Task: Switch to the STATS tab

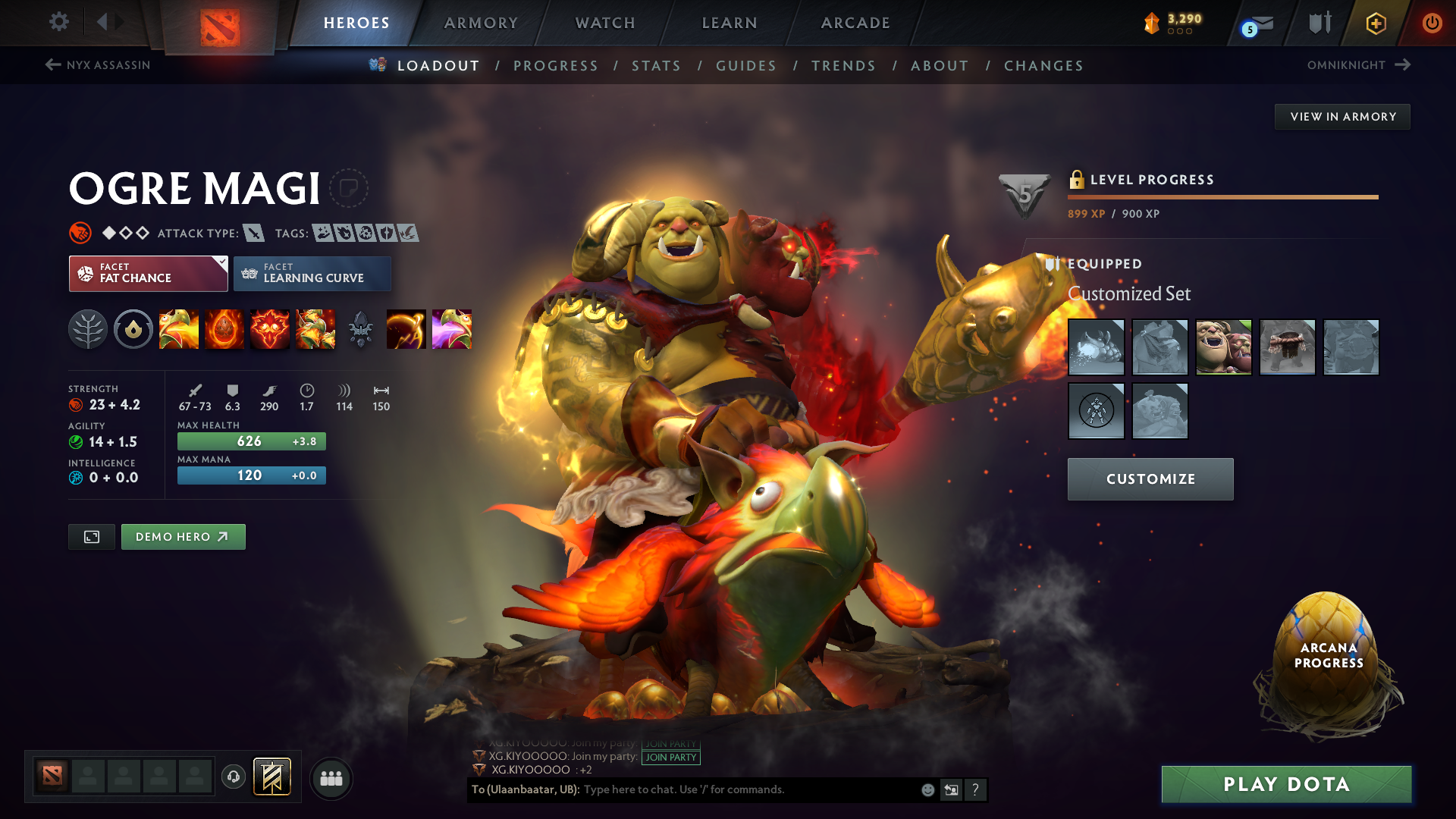Action: point(656,66)
